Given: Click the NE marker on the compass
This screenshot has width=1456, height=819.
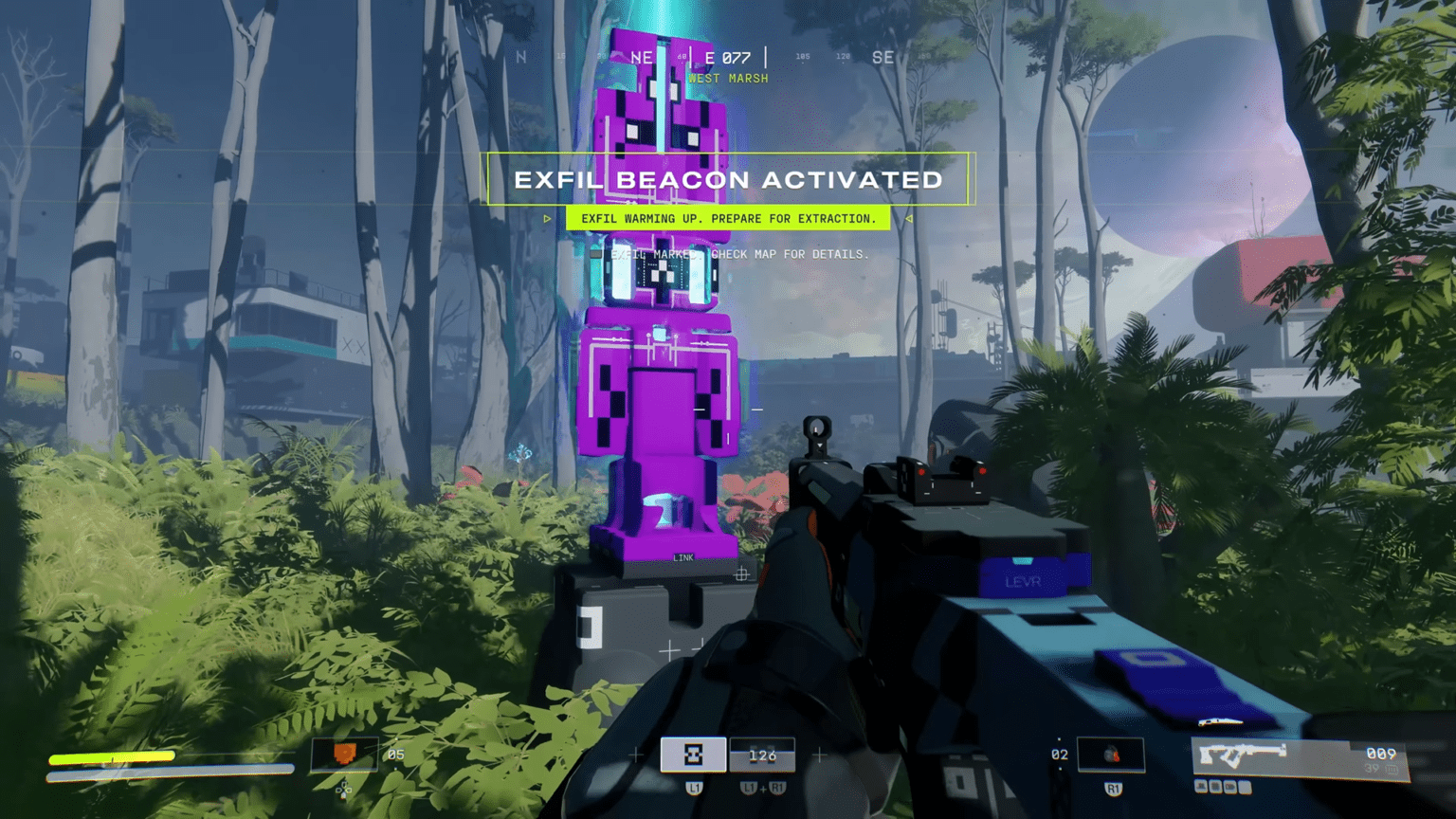Looking at the screenshot, I should pyautogui.click(x=640, y=58).
